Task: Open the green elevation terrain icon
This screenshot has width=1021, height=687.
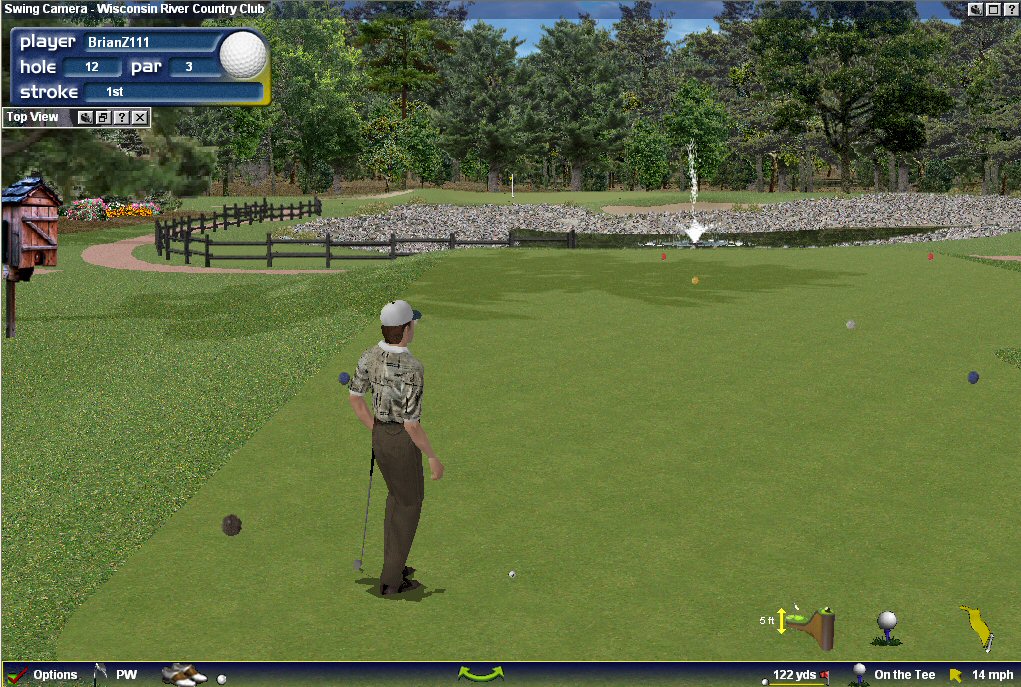Action: (811, 625)
